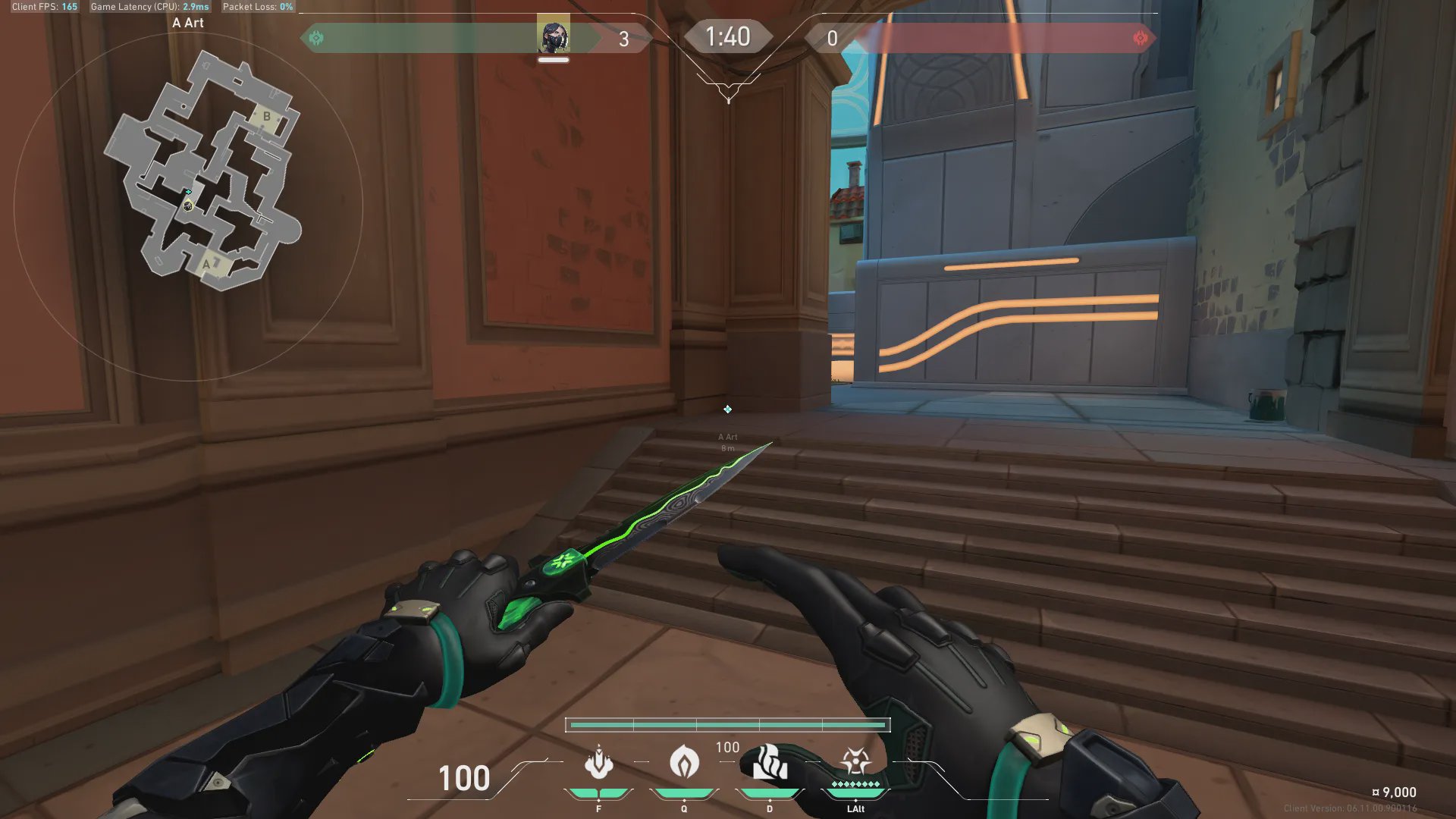This screenshot has height=819, width=1456.
Task: Click the Viper agent portrait in the top bar
Action: (x=554, y=36)
